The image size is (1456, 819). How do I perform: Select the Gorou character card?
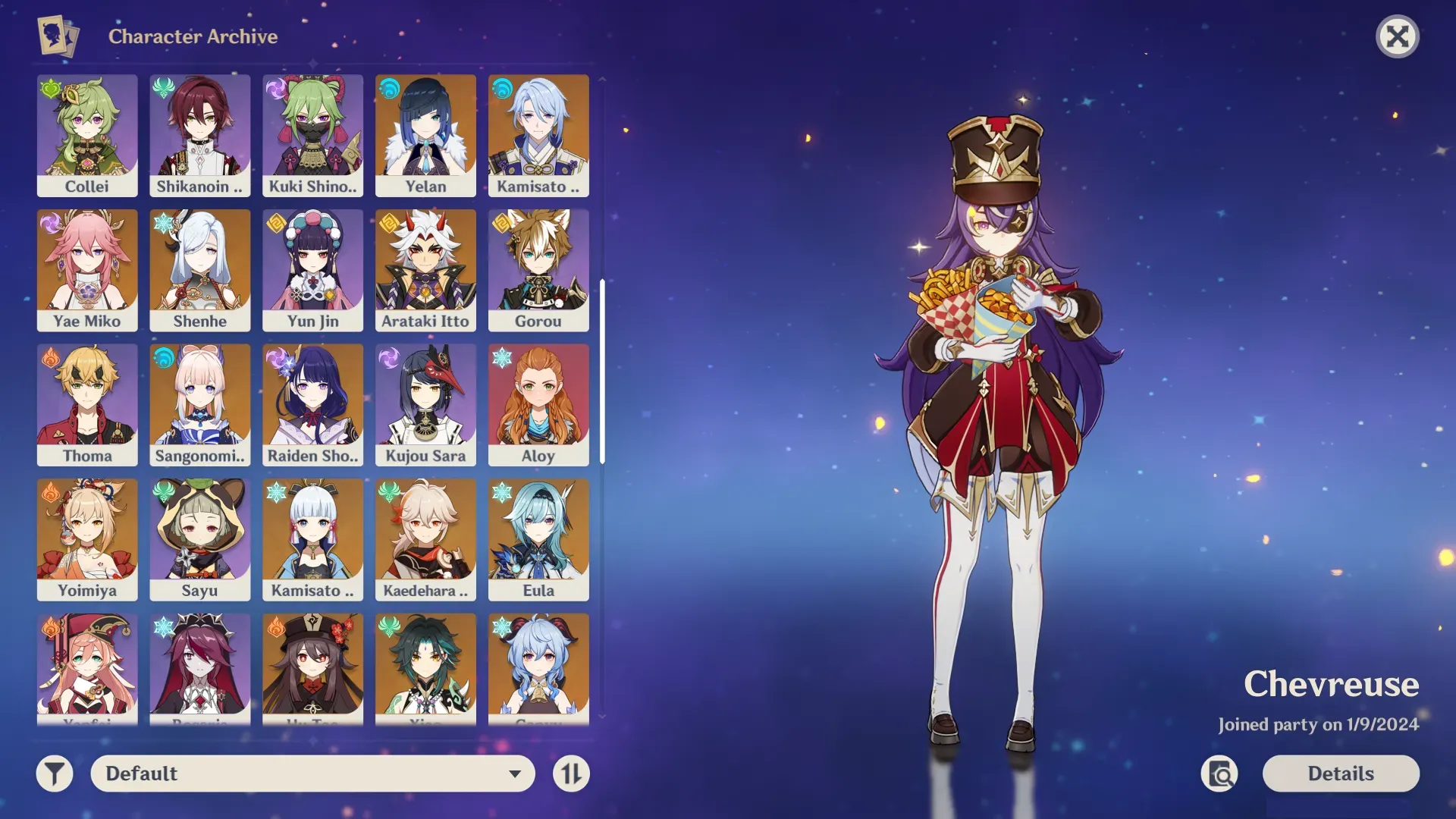coord(538,270)
